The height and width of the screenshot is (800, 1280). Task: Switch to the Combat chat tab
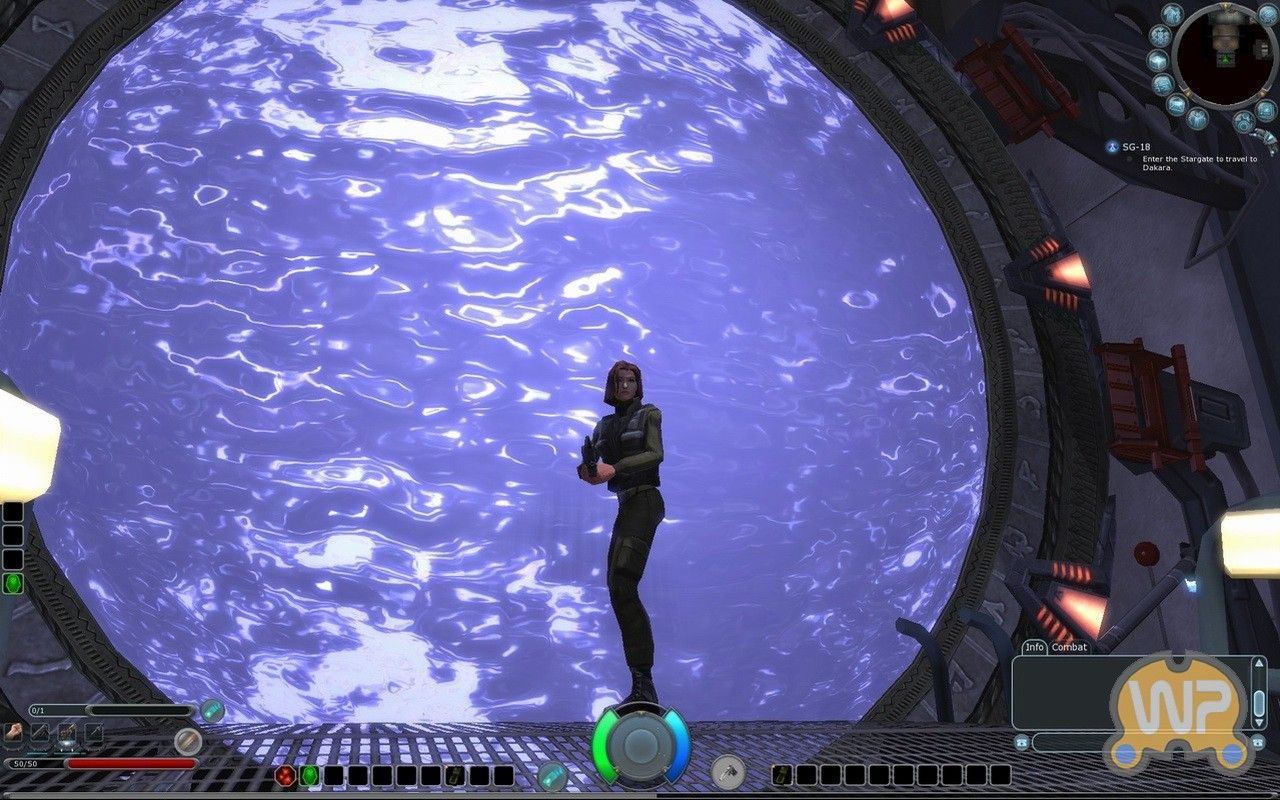click(1069, 647)
